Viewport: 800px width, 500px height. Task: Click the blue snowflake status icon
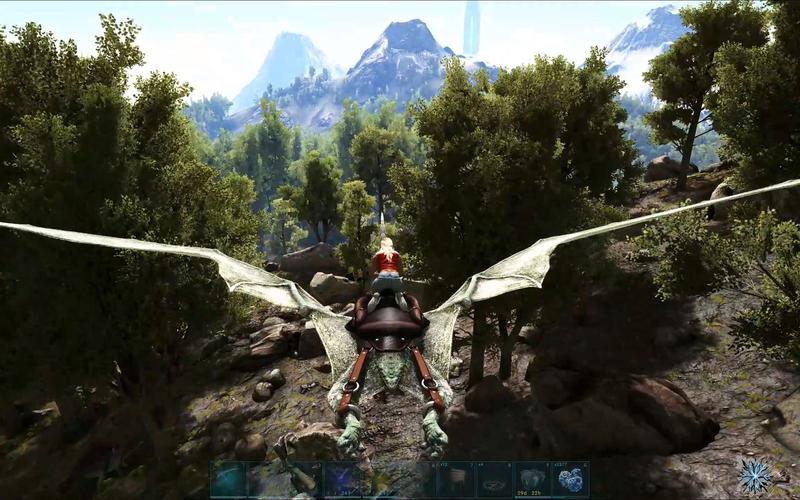point(757,474)
